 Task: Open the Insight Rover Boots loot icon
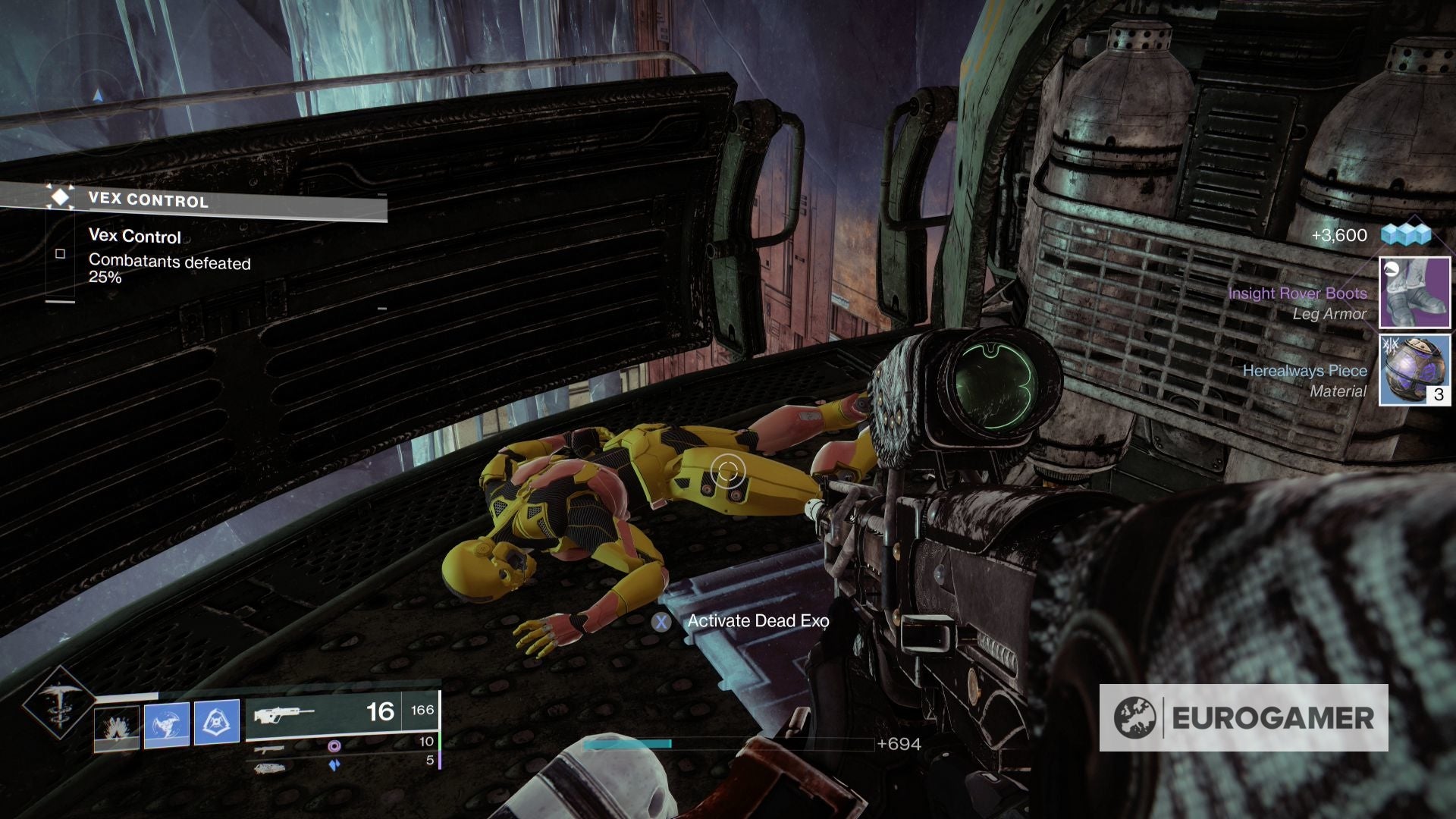tap(1414, 293)
